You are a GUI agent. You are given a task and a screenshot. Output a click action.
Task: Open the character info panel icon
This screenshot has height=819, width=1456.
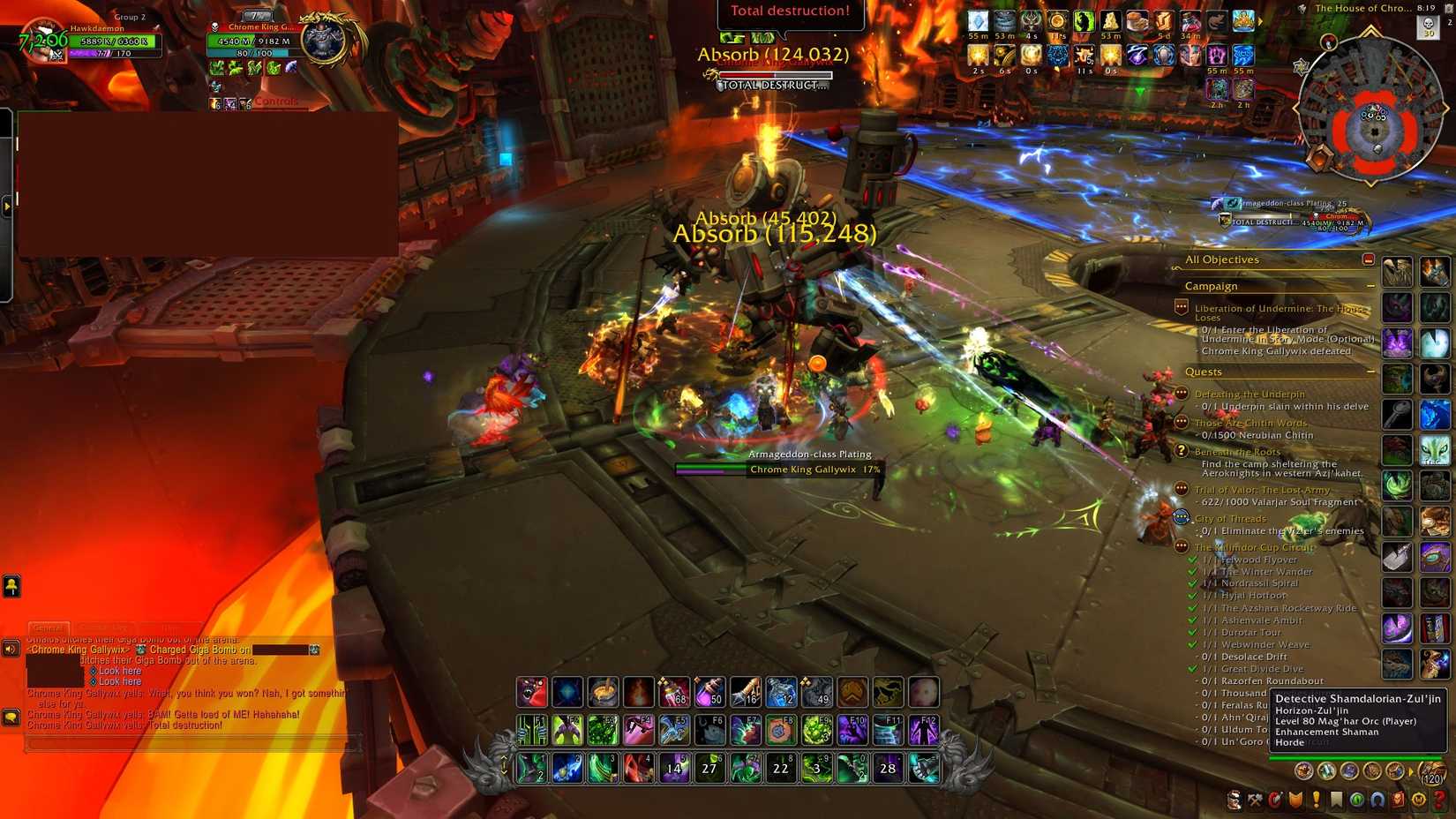[x=1234, y=800]
